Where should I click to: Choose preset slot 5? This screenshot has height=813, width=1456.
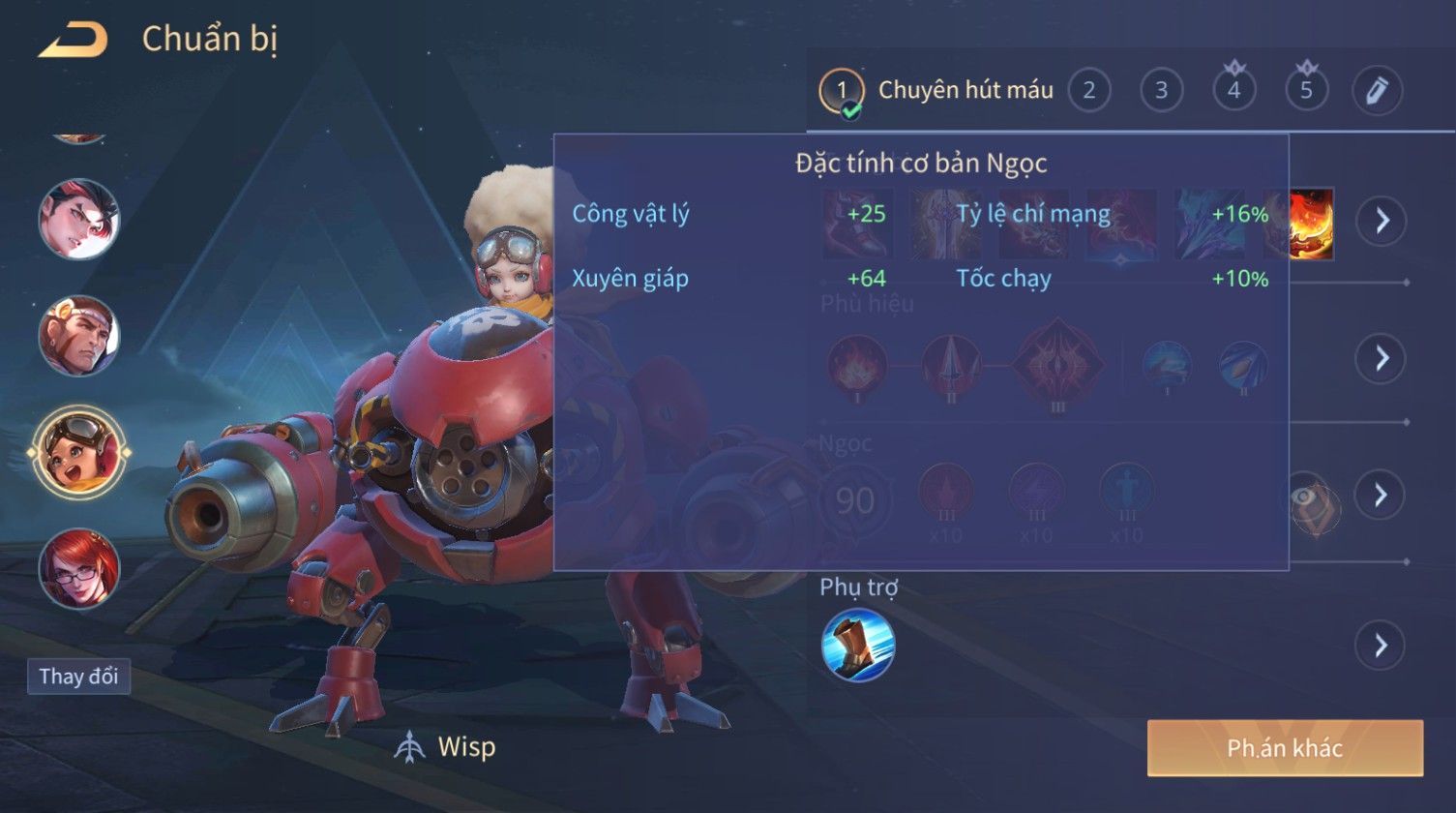tap(1306, 91)
